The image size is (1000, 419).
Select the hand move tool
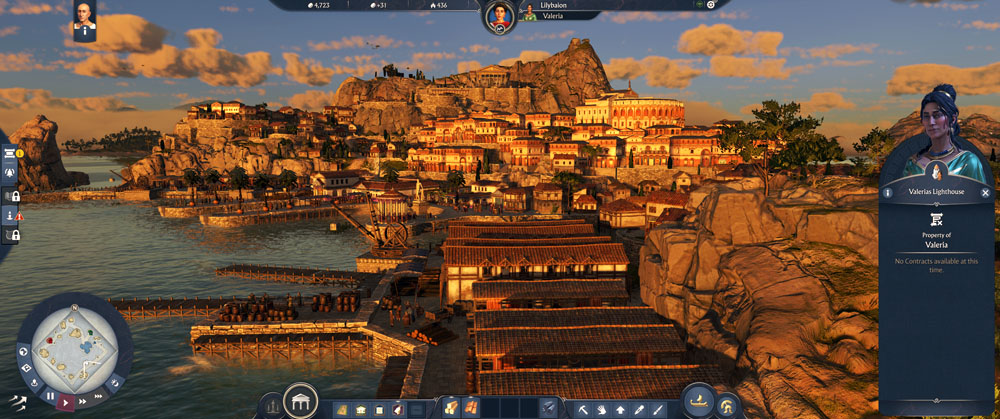601,409
